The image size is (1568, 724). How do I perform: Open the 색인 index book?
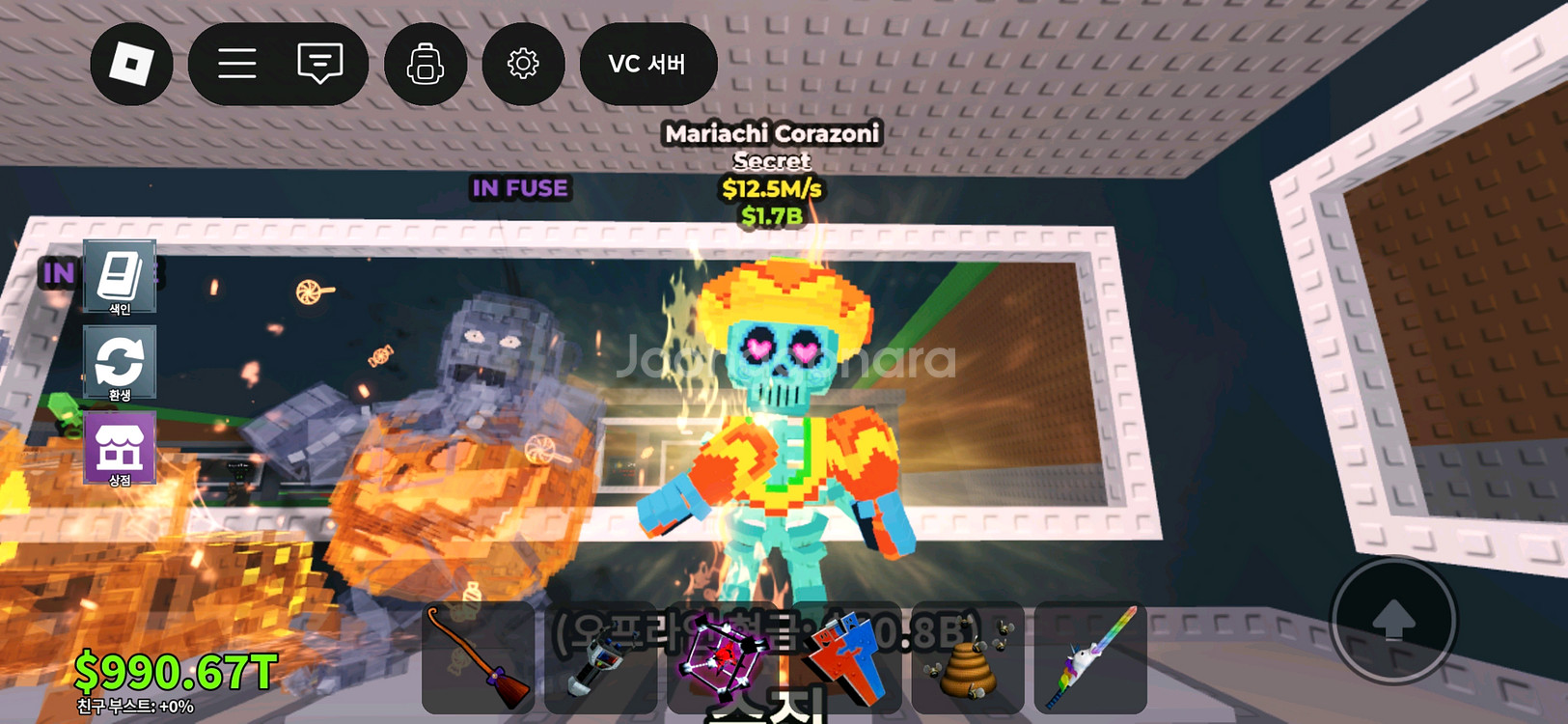(x=120, y=277)
